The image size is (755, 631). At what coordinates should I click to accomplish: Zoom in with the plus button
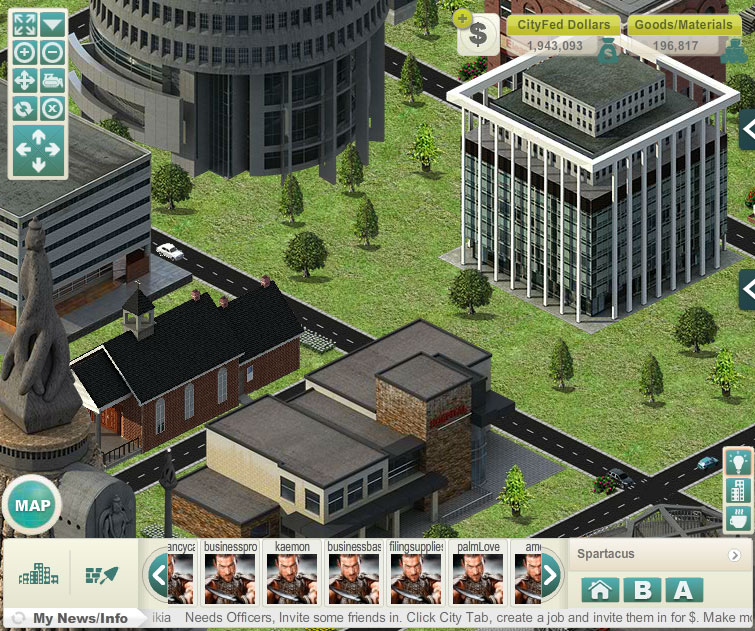click(x=24, y=53)
